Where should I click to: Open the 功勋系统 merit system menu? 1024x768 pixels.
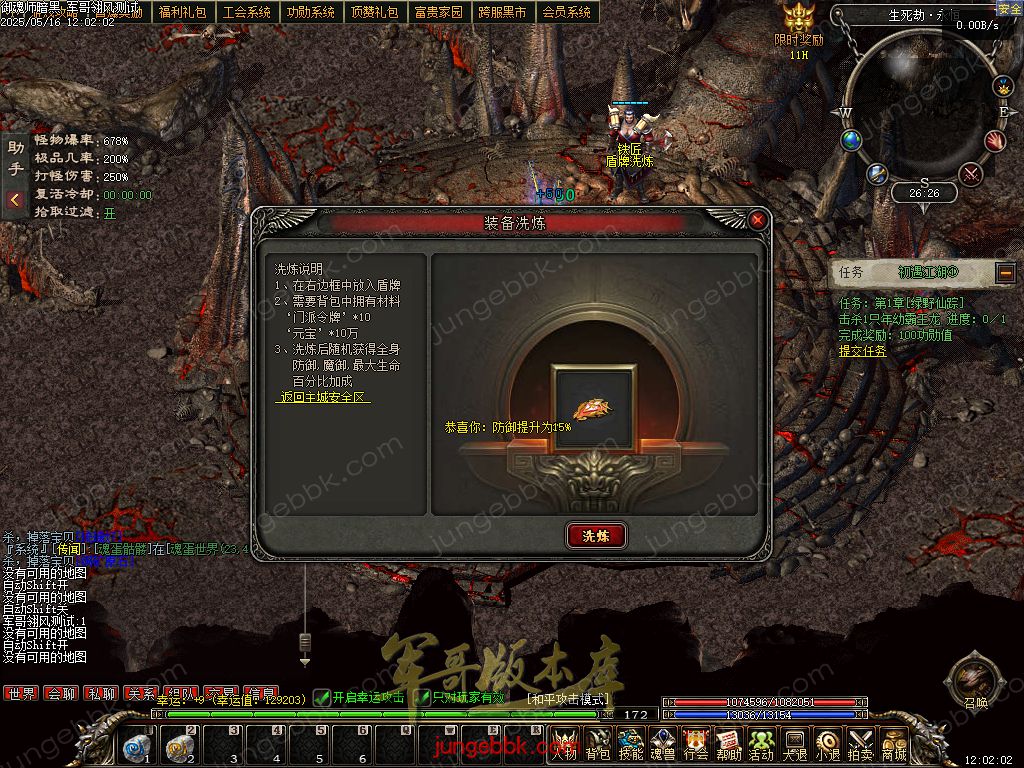(310, 12)
